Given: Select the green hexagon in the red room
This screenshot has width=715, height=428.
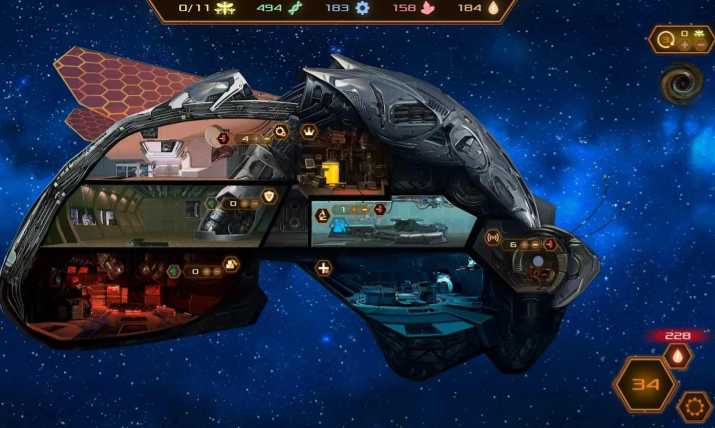Looking at the screenshot, I should pos(174,269).
